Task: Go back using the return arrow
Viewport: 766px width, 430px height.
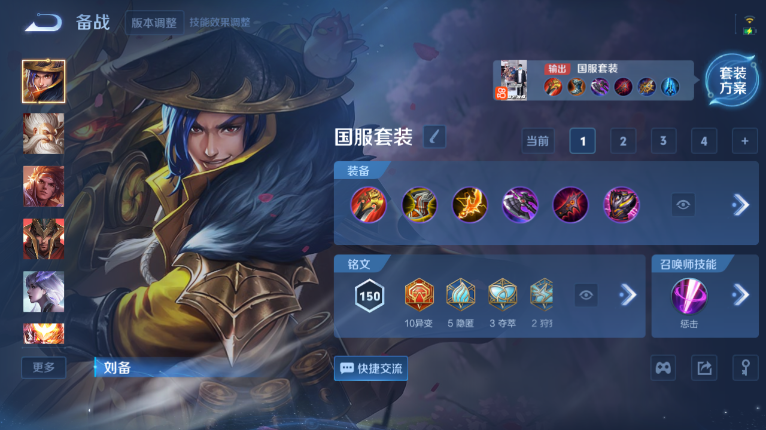Action: point(44,22)
